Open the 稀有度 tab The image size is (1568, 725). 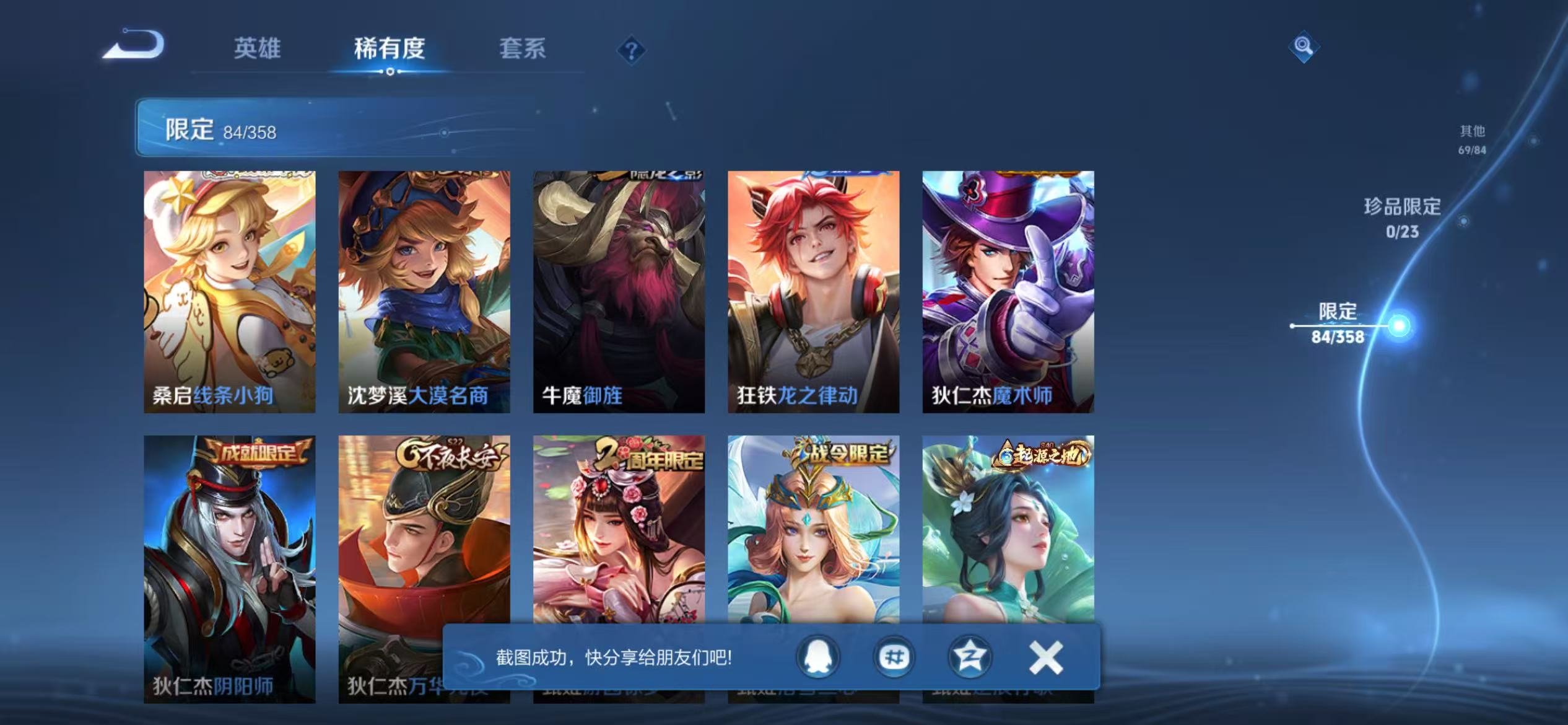tap(389, 50)
